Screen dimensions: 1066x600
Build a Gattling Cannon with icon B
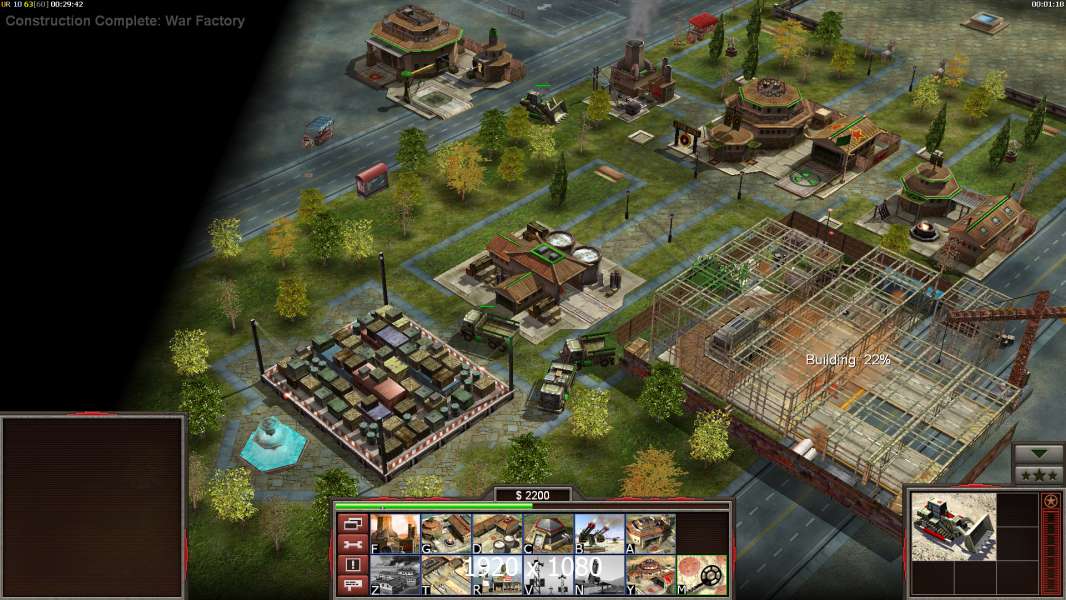point(599,533)
